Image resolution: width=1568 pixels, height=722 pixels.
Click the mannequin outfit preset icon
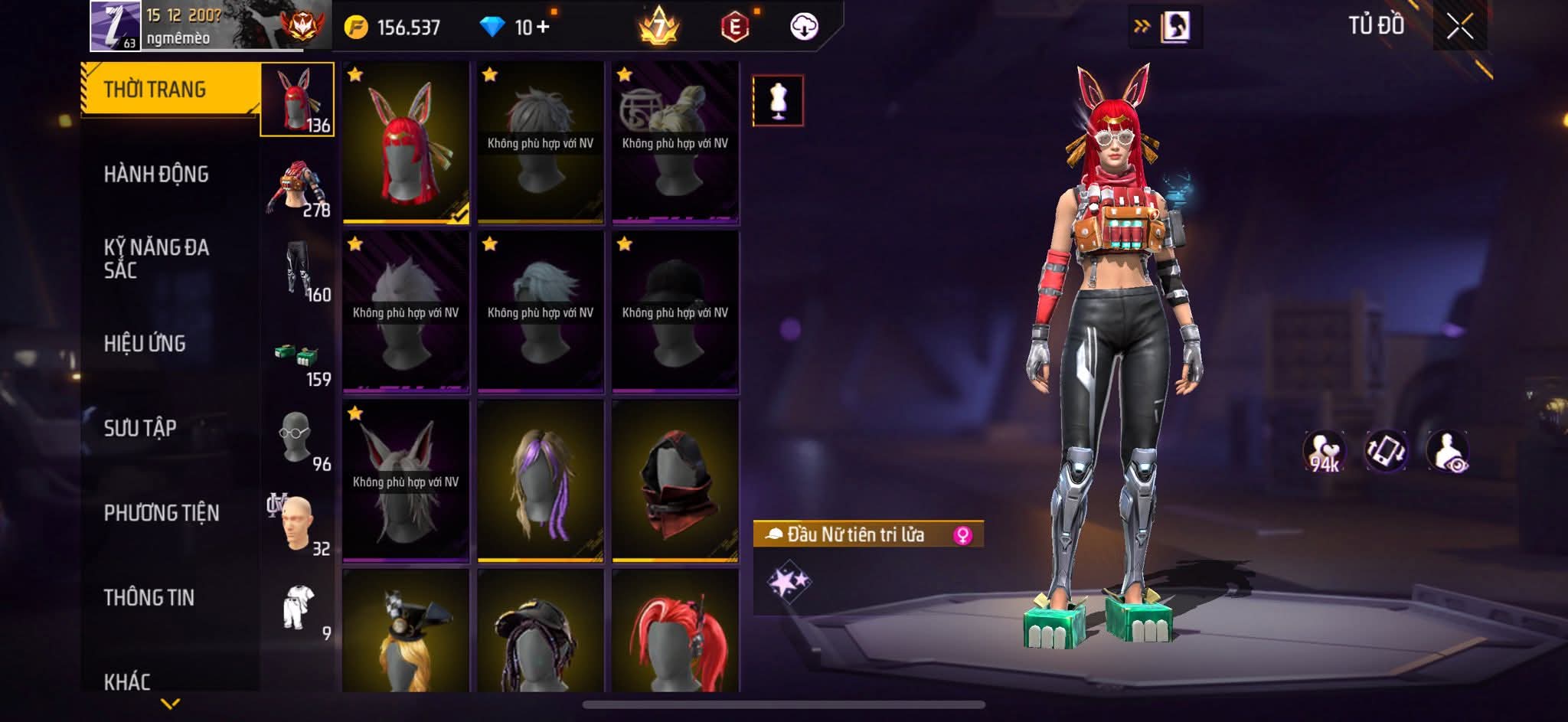[778, 100]
